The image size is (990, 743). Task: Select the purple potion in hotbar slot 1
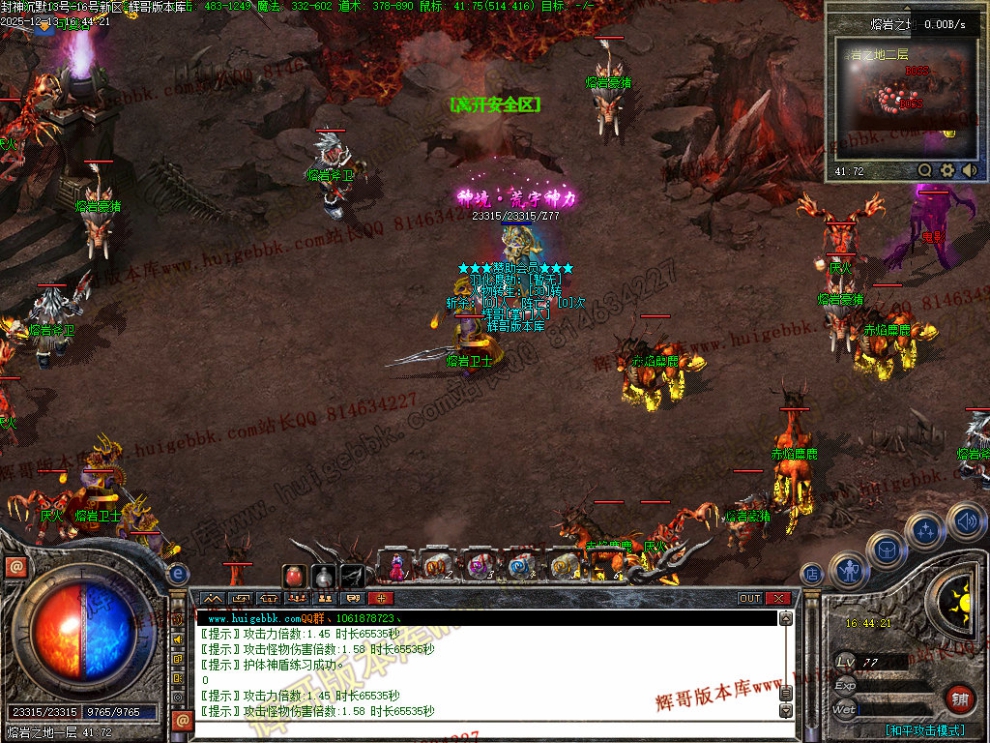pos(397,568)
